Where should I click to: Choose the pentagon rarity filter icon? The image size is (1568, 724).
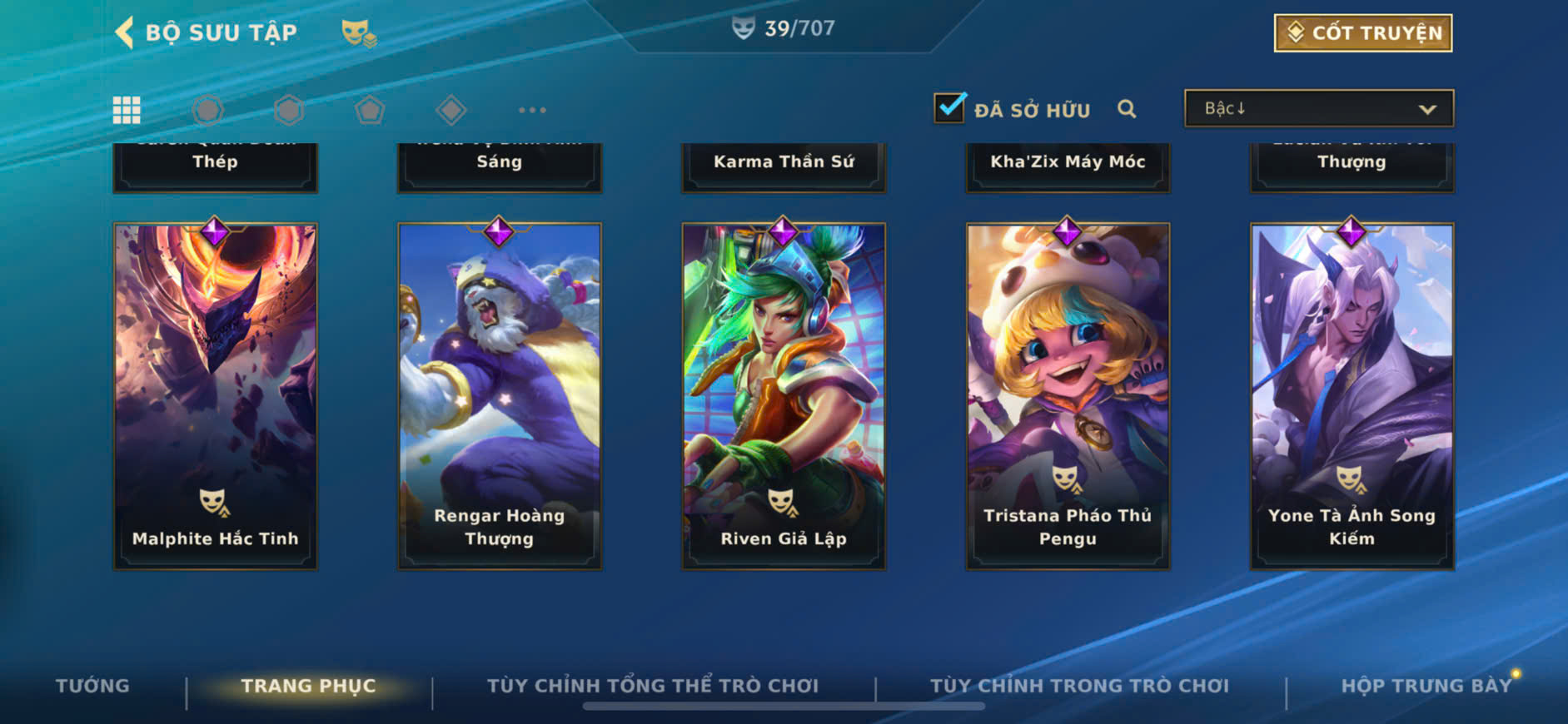370,110
